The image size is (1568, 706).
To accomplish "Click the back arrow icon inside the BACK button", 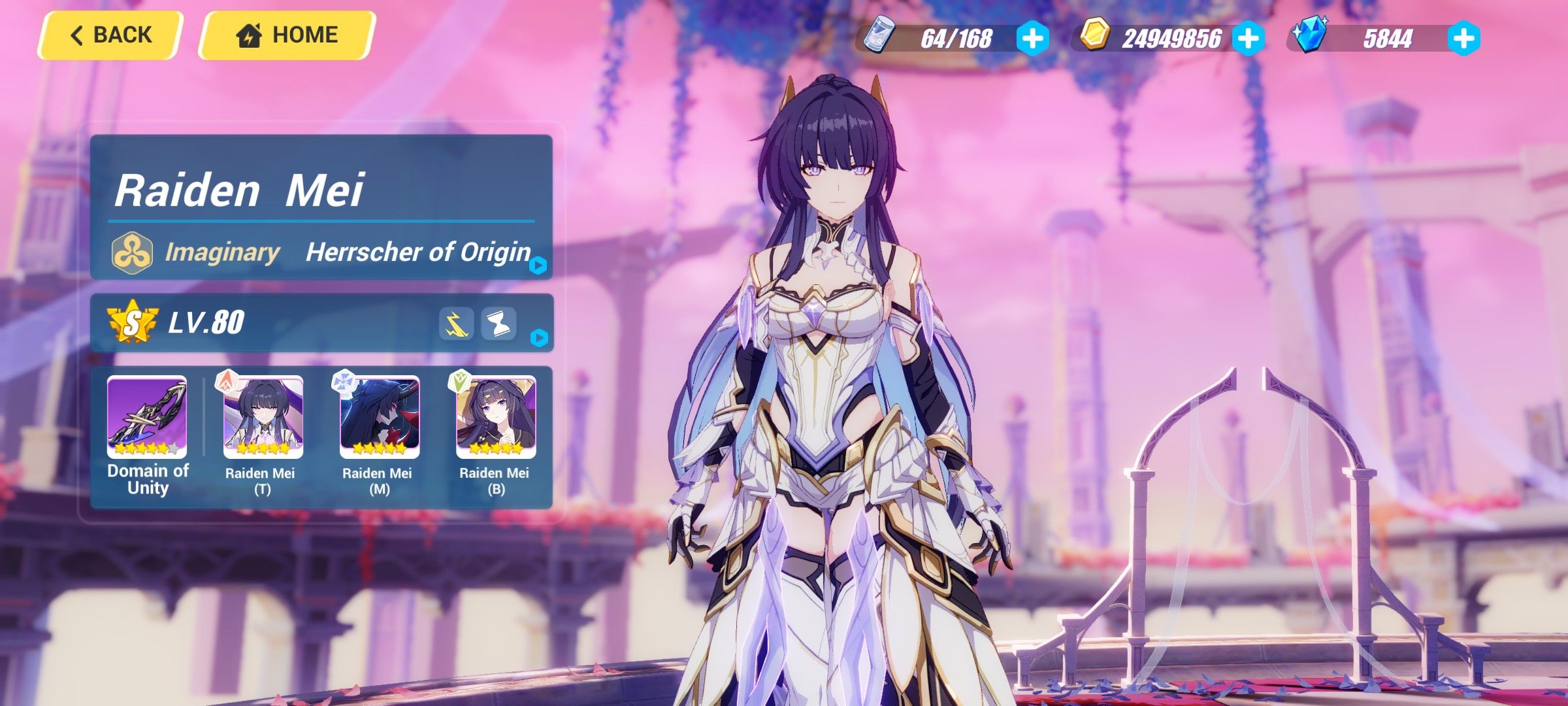I will click(x=77, y=35).
